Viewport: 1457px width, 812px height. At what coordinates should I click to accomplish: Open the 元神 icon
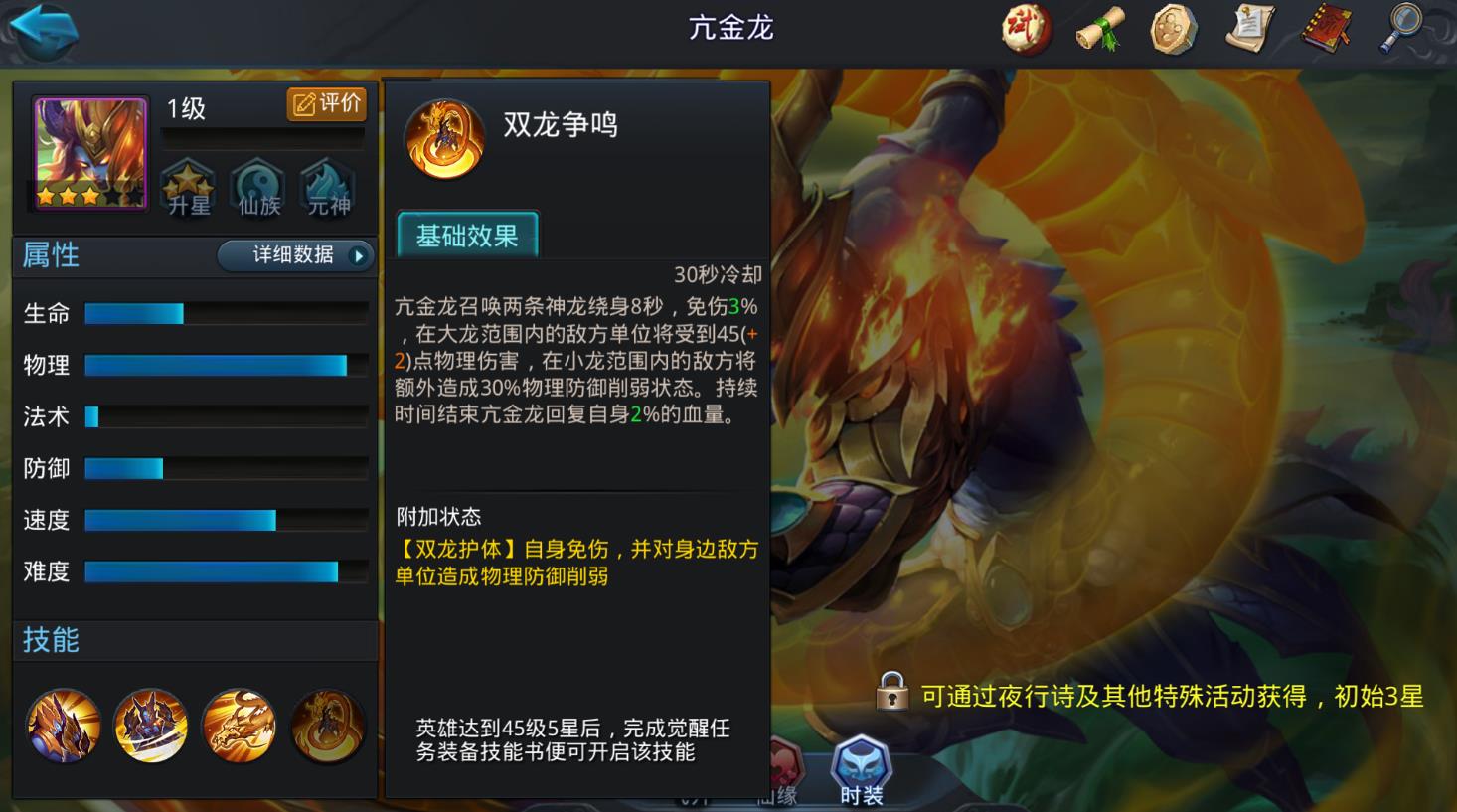pos(324,189)
